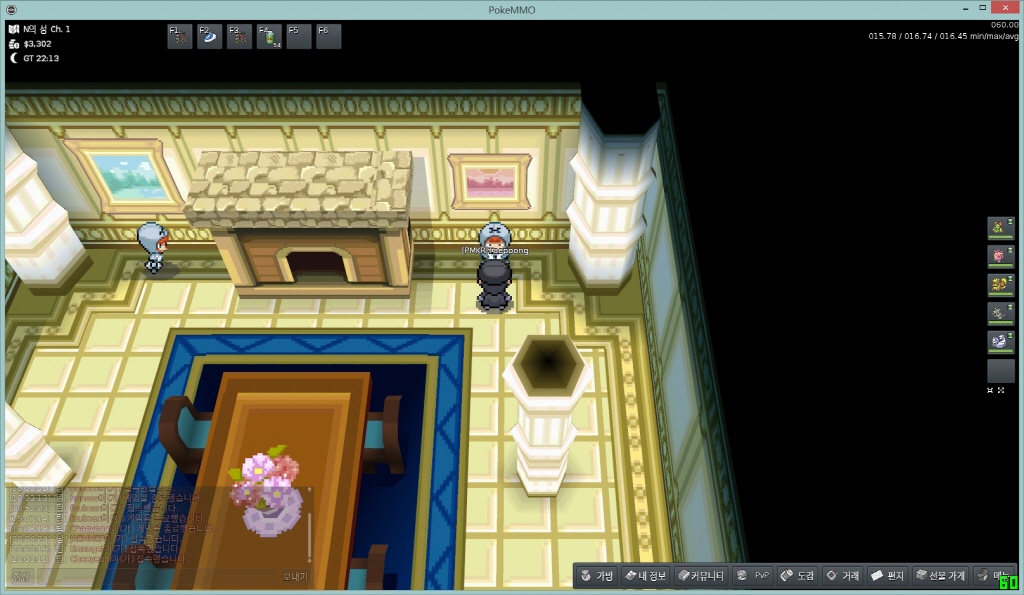Open the 내 정보 trainer info
This screenshot has height=595, width=1024.
(x=645, y=576)
